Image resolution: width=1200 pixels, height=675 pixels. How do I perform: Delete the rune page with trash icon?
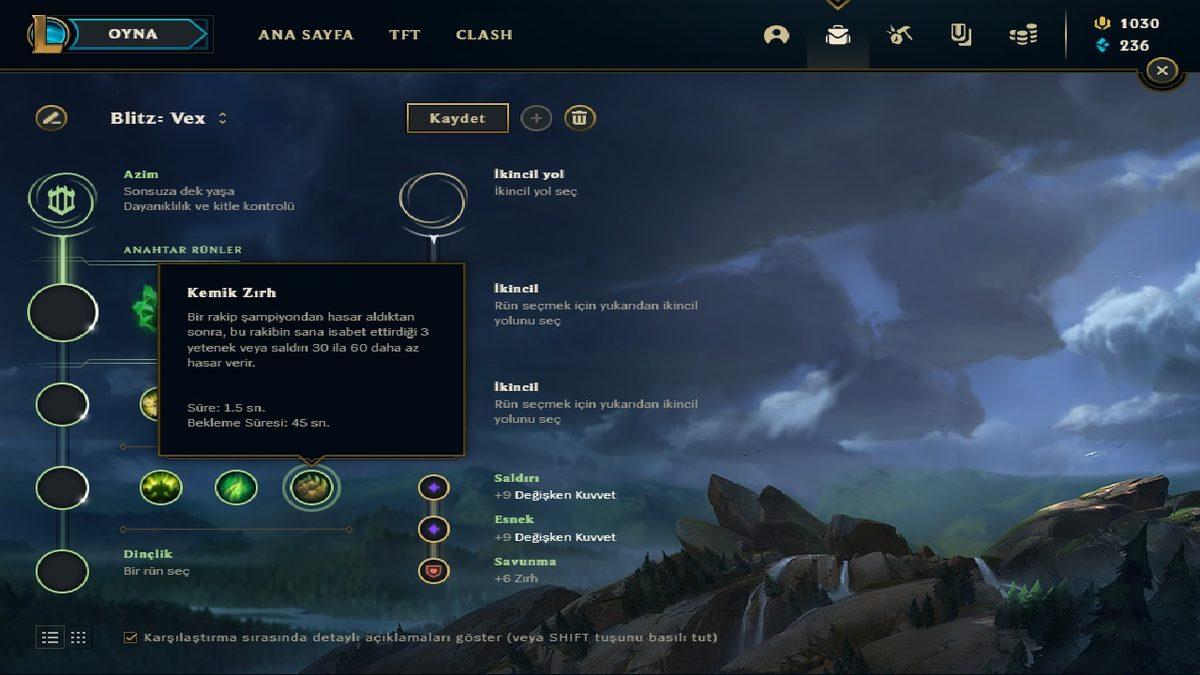pyautogui.click(x=580, y=118)
